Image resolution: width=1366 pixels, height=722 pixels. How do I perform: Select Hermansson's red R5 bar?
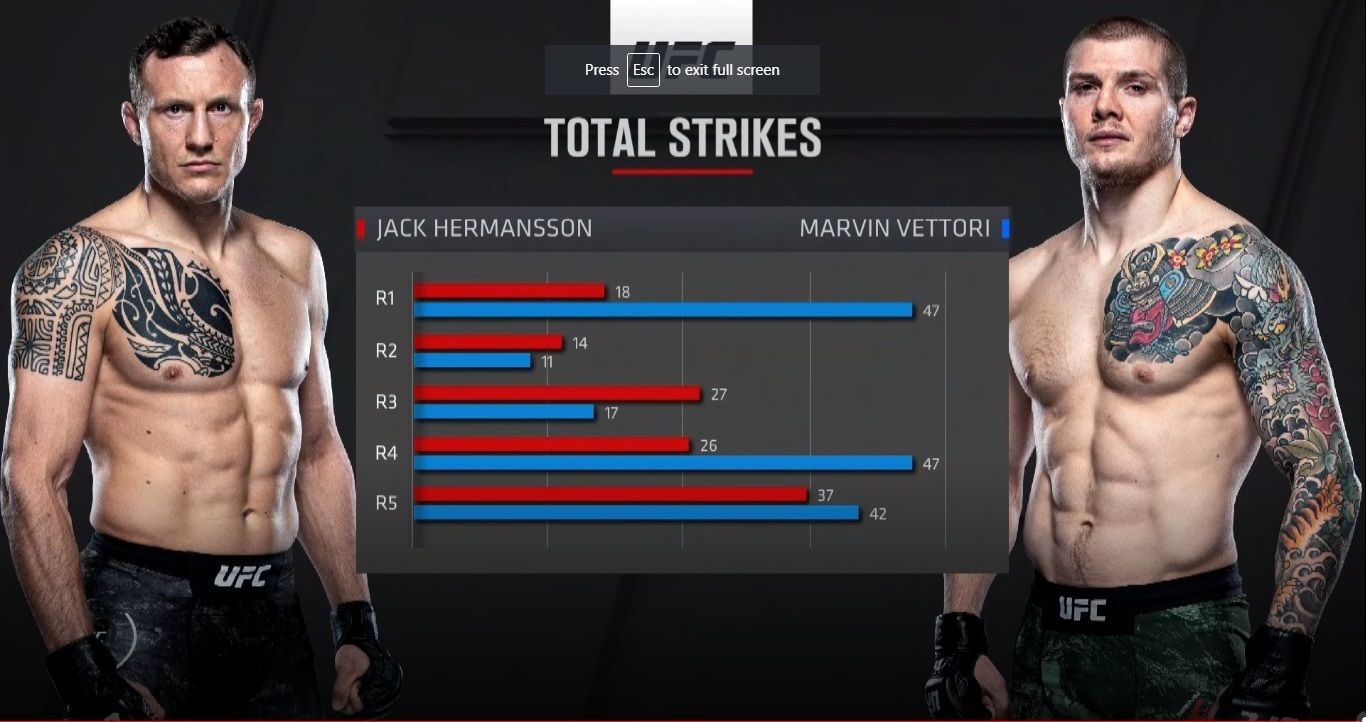pyautogui.click(x=610, y=492)
